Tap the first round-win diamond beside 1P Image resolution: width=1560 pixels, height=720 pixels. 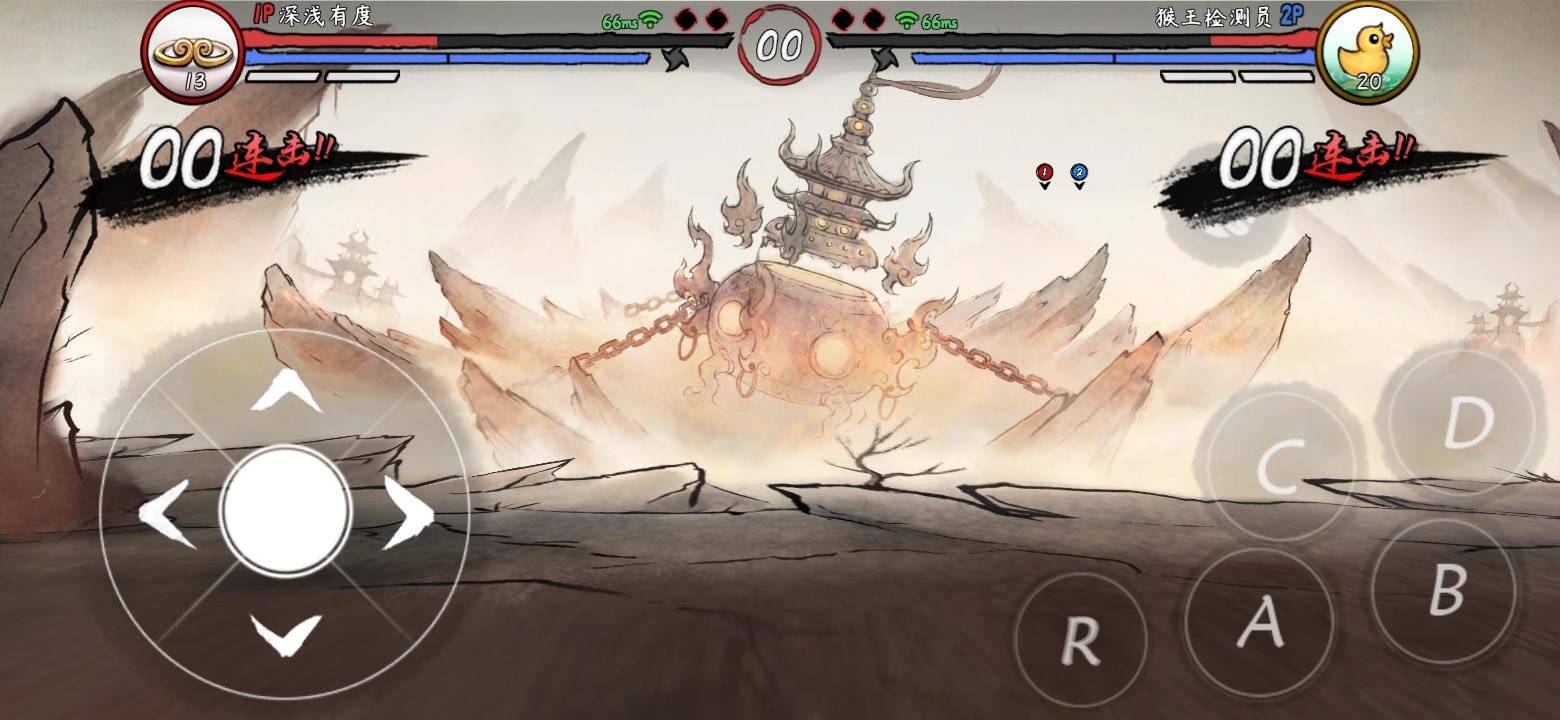(x=684, y=18)
